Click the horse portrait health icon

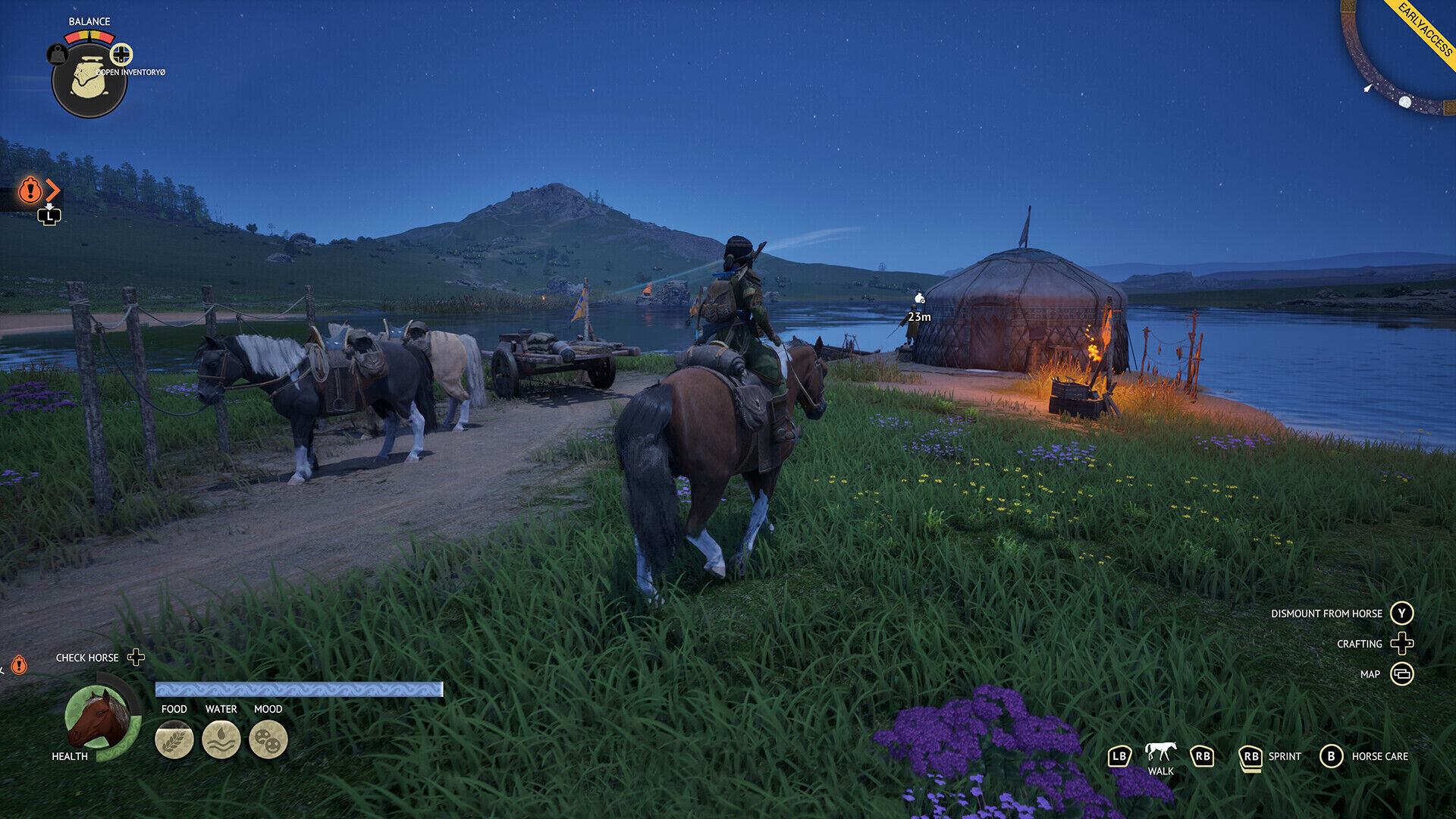(98, 717)
